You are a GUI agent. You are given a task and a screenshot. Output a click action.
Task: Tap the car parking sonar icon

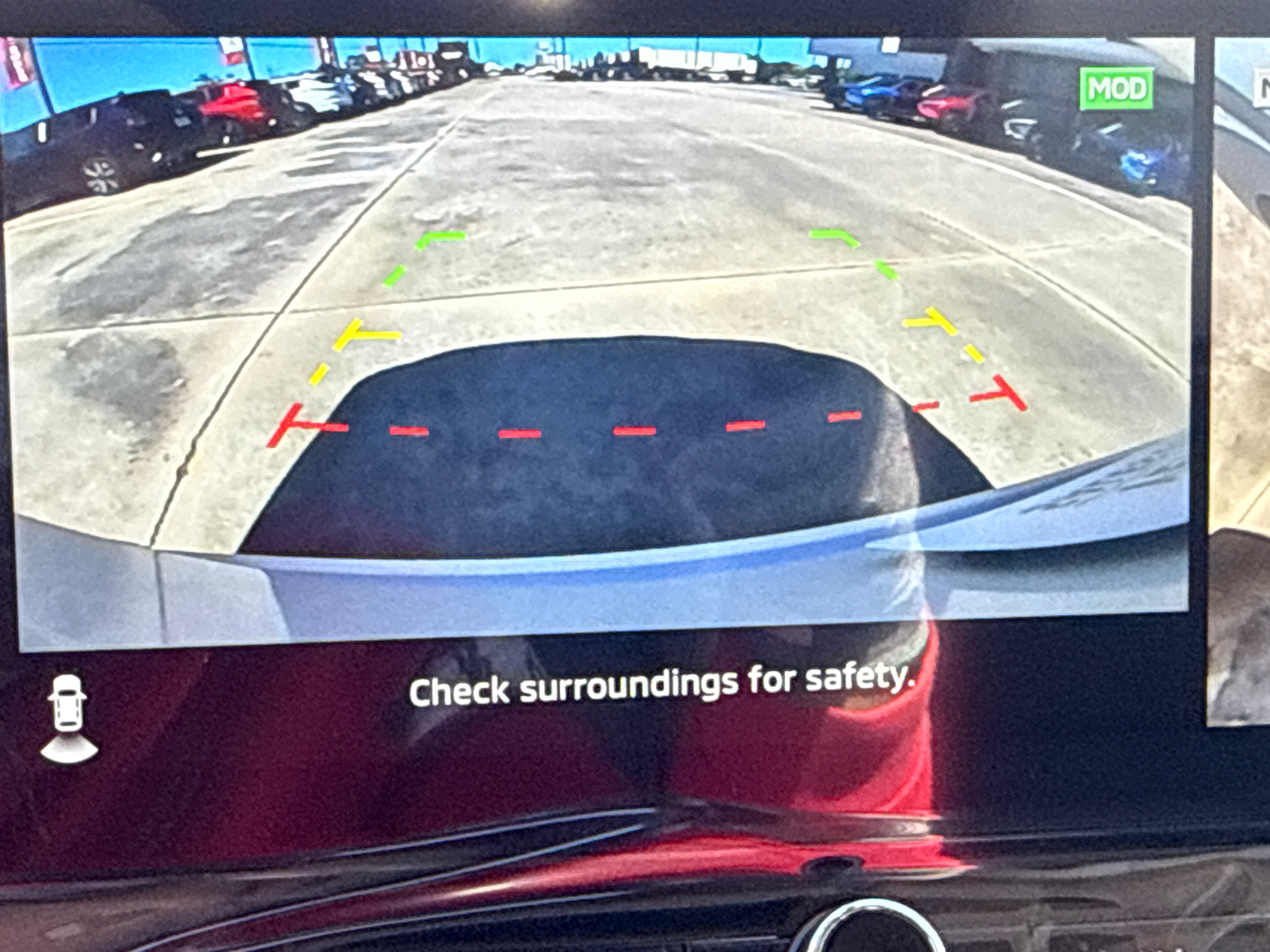(69, 719)
